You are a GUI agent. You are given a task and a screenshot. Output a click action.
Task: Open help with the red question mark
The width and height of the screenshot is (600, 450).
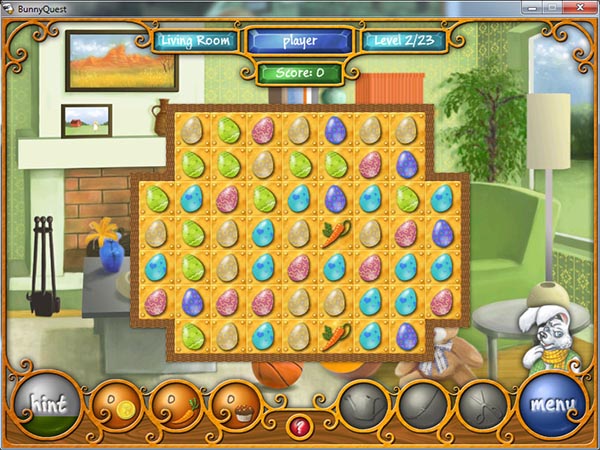pyautogui.click(x=299, y=427)
